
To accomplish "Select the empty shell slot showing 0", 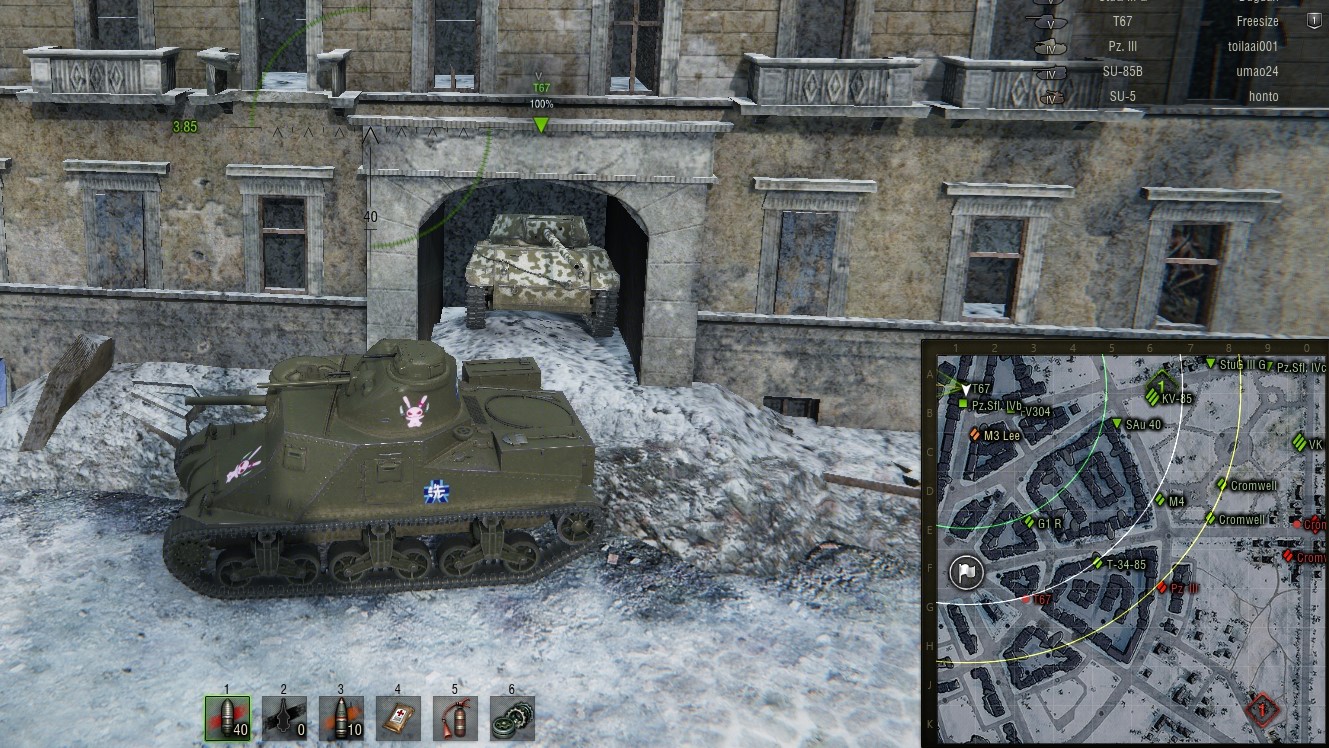I will tap(284, 718).
